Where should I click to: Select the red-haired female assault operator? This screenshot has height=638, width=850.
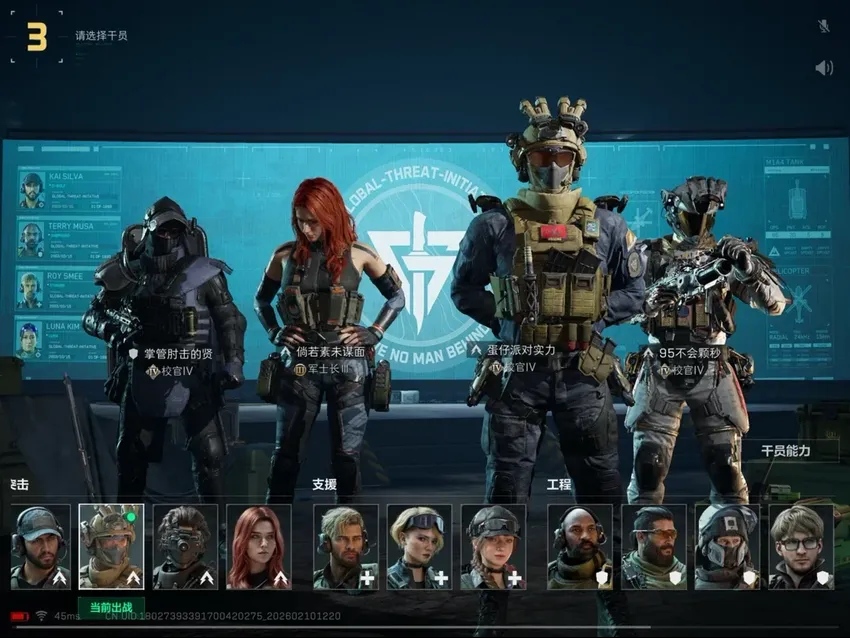(259, 546)
